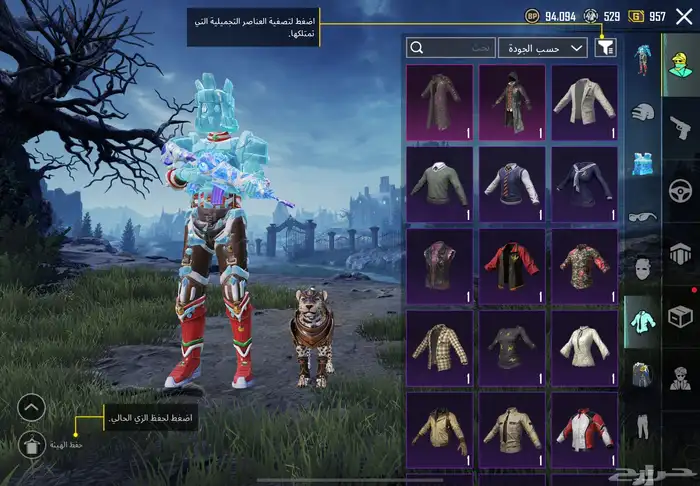Open the crate box category
Viewport: 700px width, 486px height.
click(x=680, y=316)
